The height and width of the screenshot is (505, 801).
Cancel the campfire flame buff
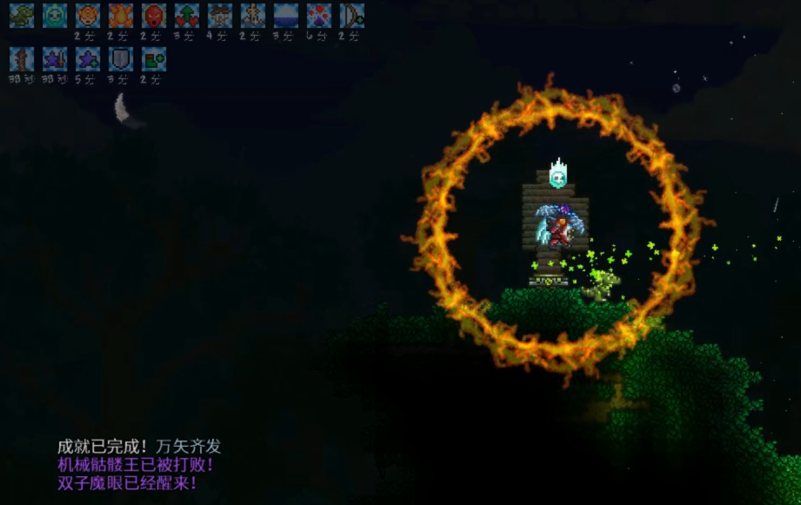coord(121,15)
